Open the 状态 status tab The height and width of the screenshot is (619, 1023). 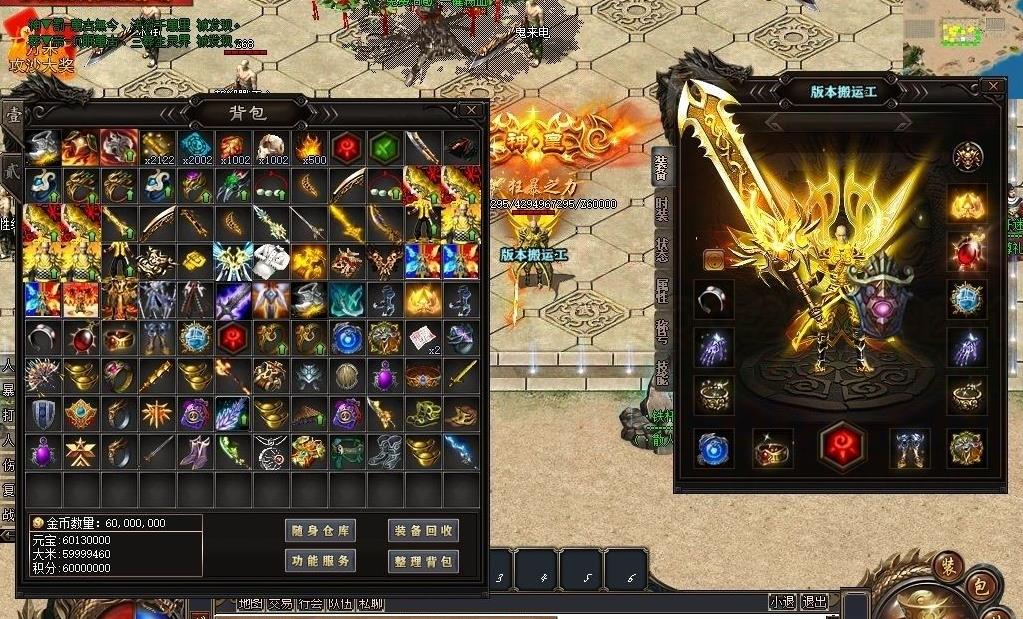tap(662, 249)
